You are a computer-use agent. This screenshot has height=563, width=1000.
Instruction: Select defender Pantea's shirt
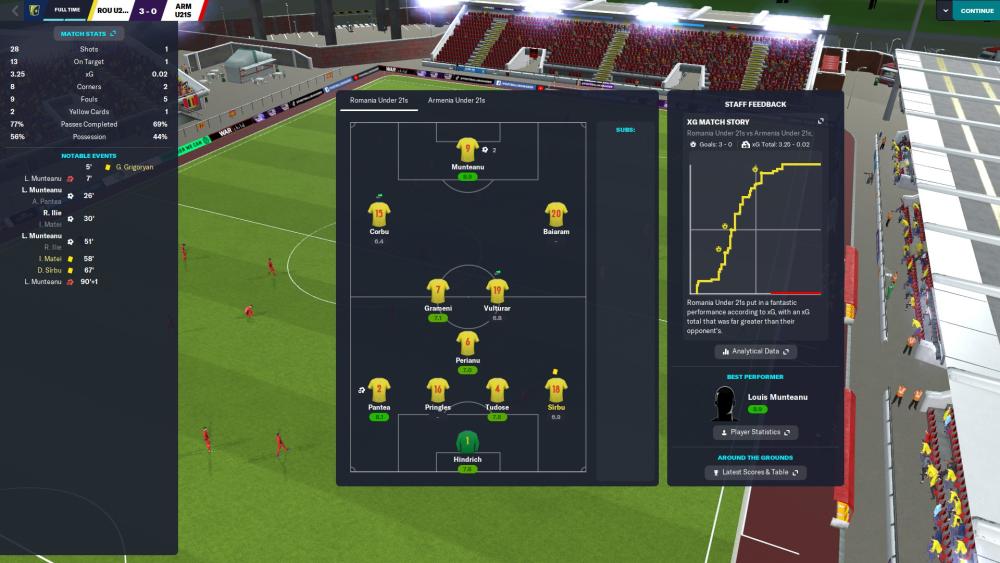[x=379, y=390]
